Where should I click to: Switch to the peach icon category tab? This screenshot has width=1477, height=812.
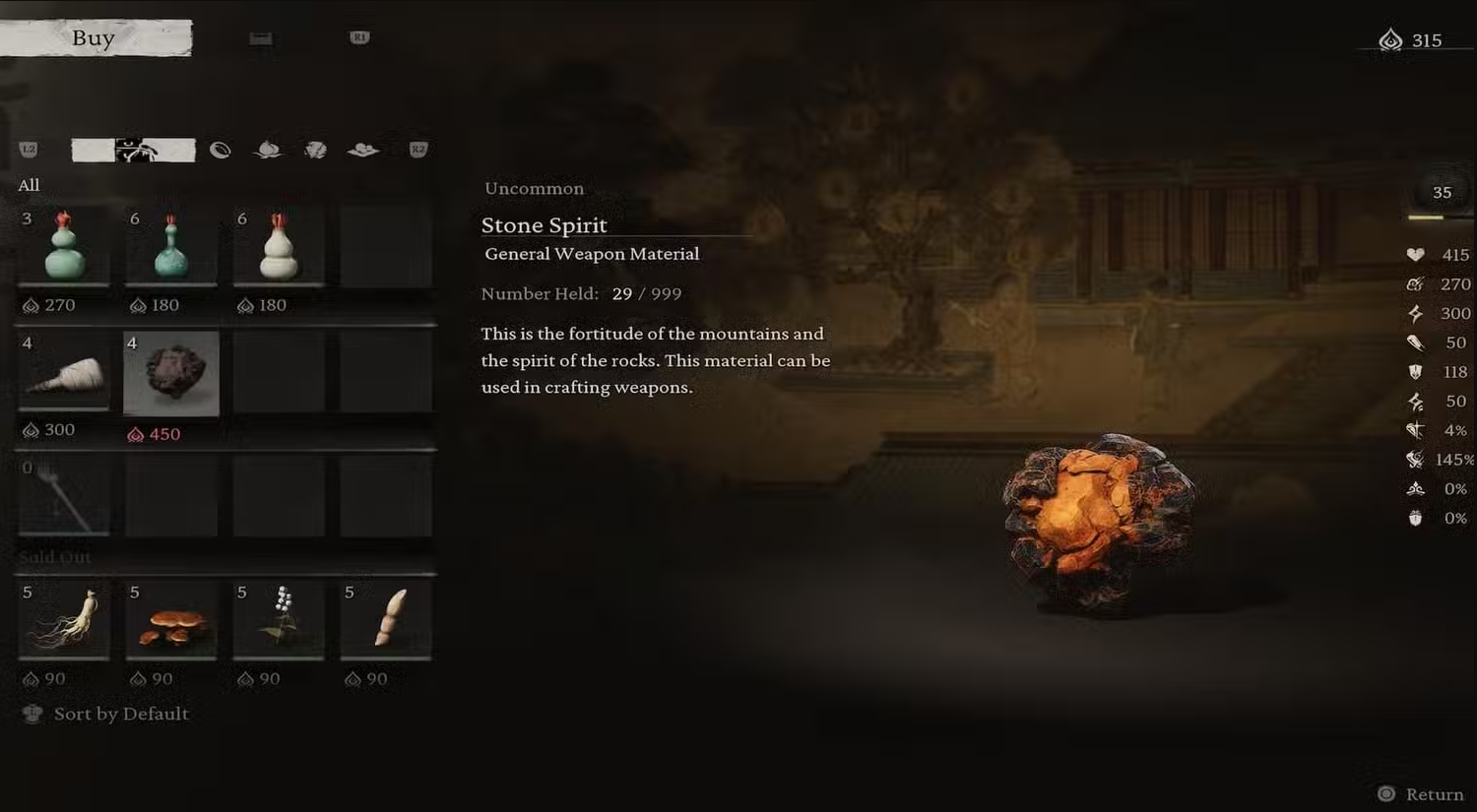click(x=268, y=150)
